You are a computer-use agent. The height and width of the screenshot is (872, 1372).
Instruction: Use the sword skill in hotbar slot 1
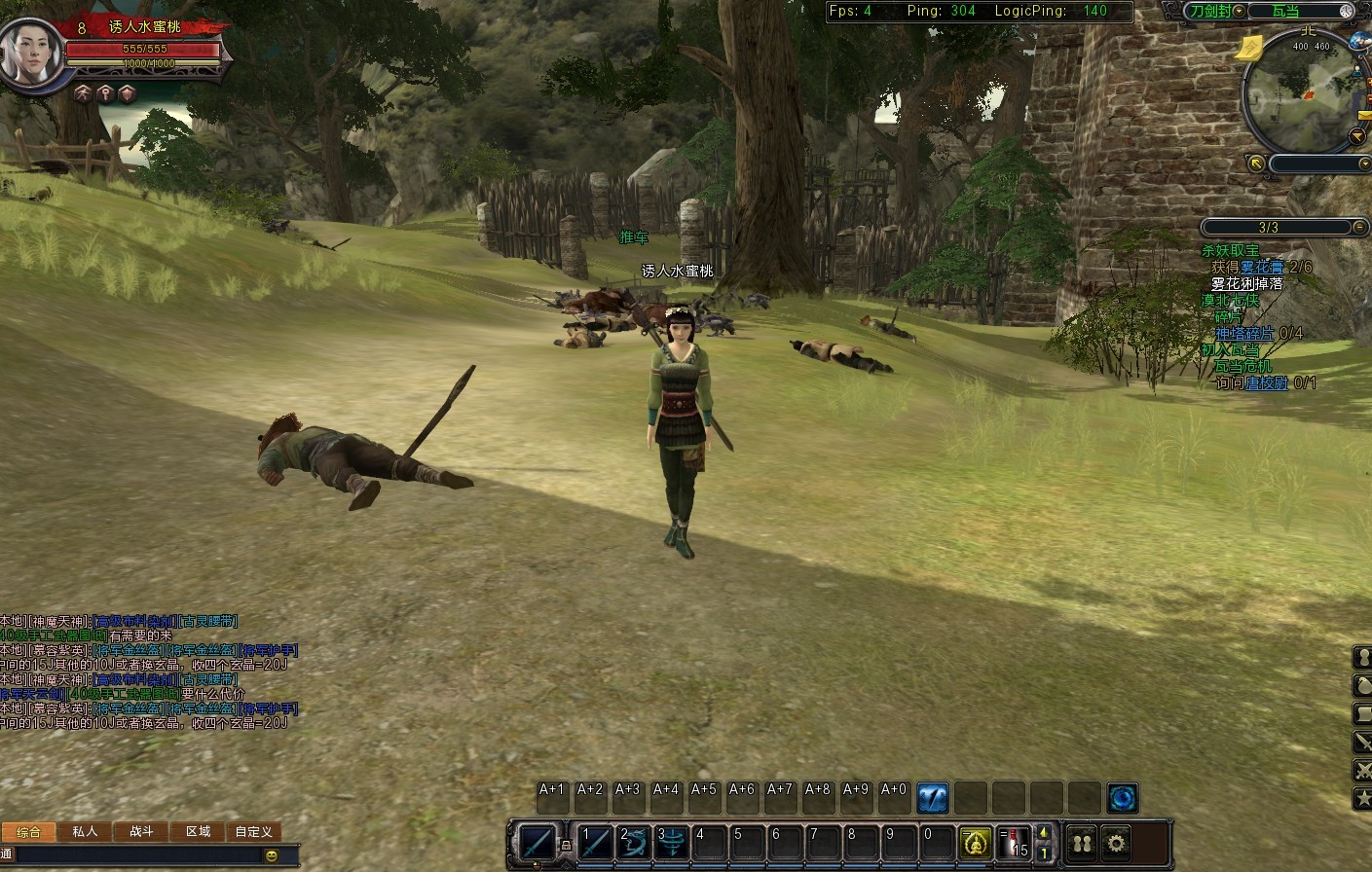[x=595, y=841]
